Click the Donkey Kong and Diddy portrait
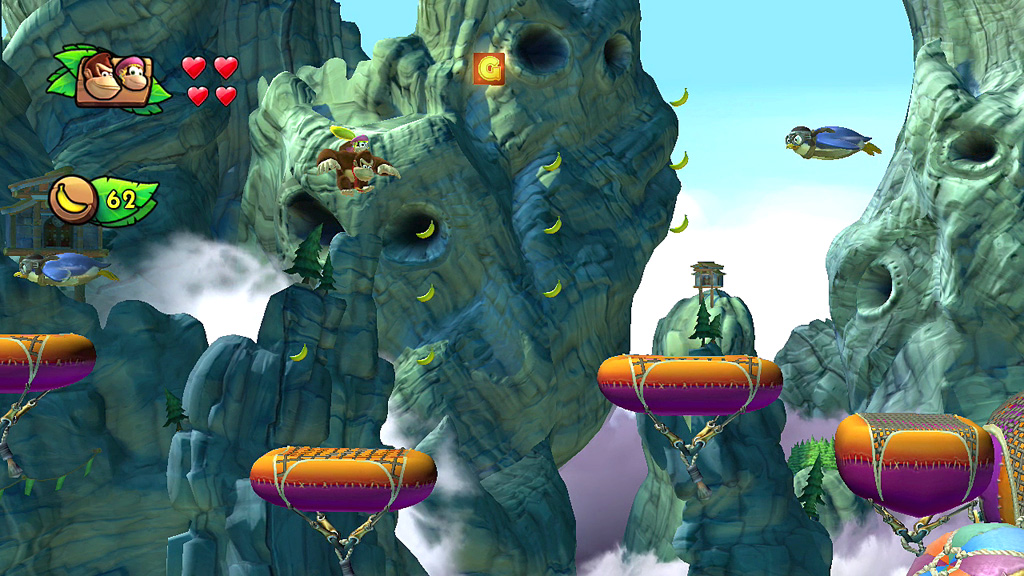Viewport: 1024px width, 576px height. click(117, 79)
